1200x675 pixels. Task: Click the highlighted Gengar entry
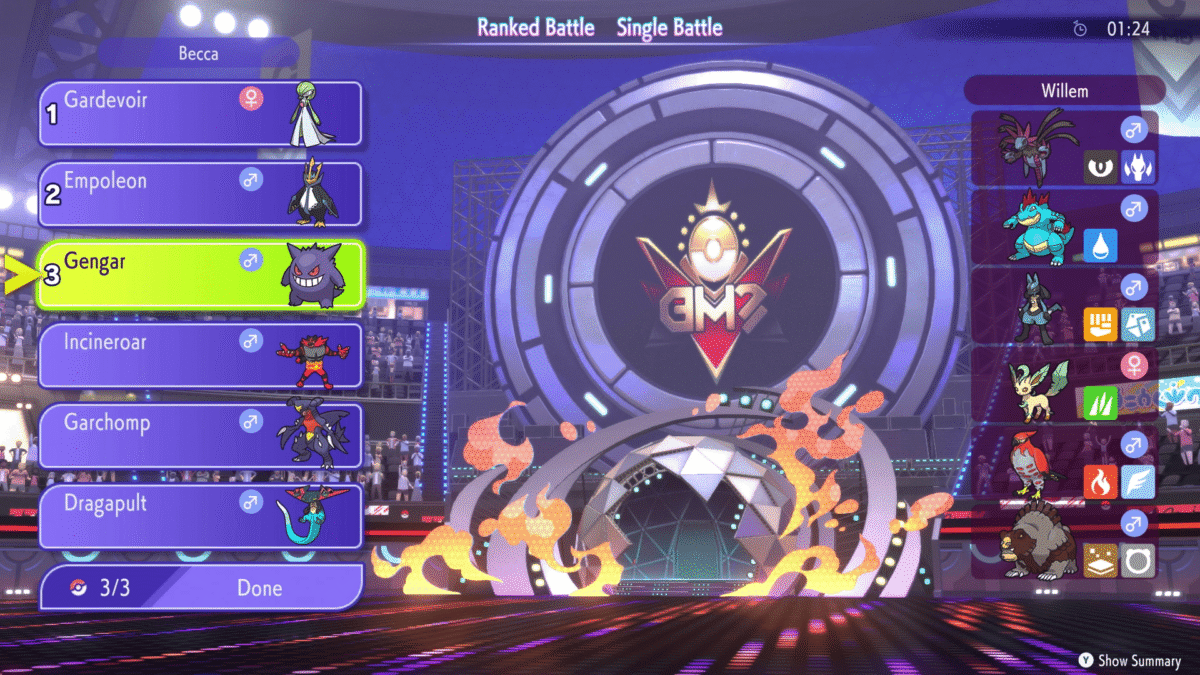tap(200, 275)
